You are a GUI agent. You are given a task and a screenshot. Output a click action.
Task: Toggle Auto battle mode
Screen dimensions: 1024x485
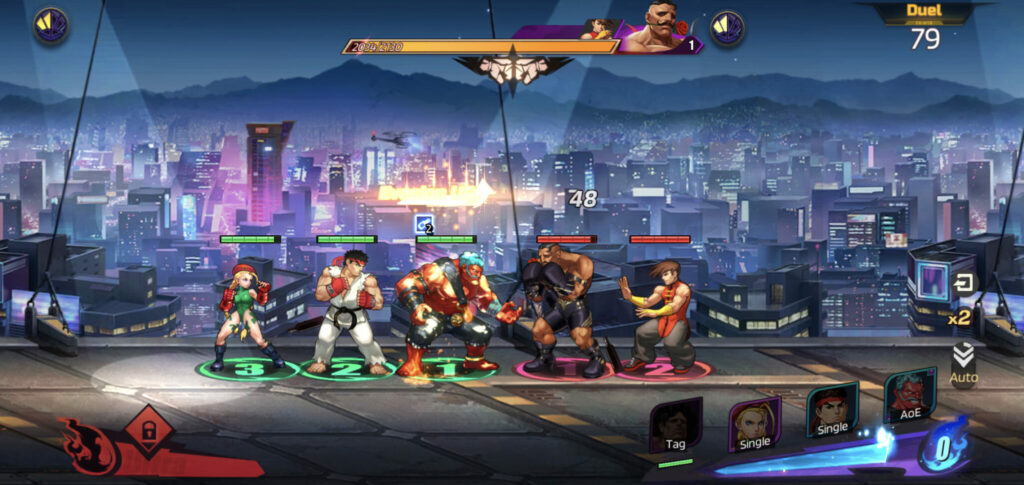click(x=963, y=364)
